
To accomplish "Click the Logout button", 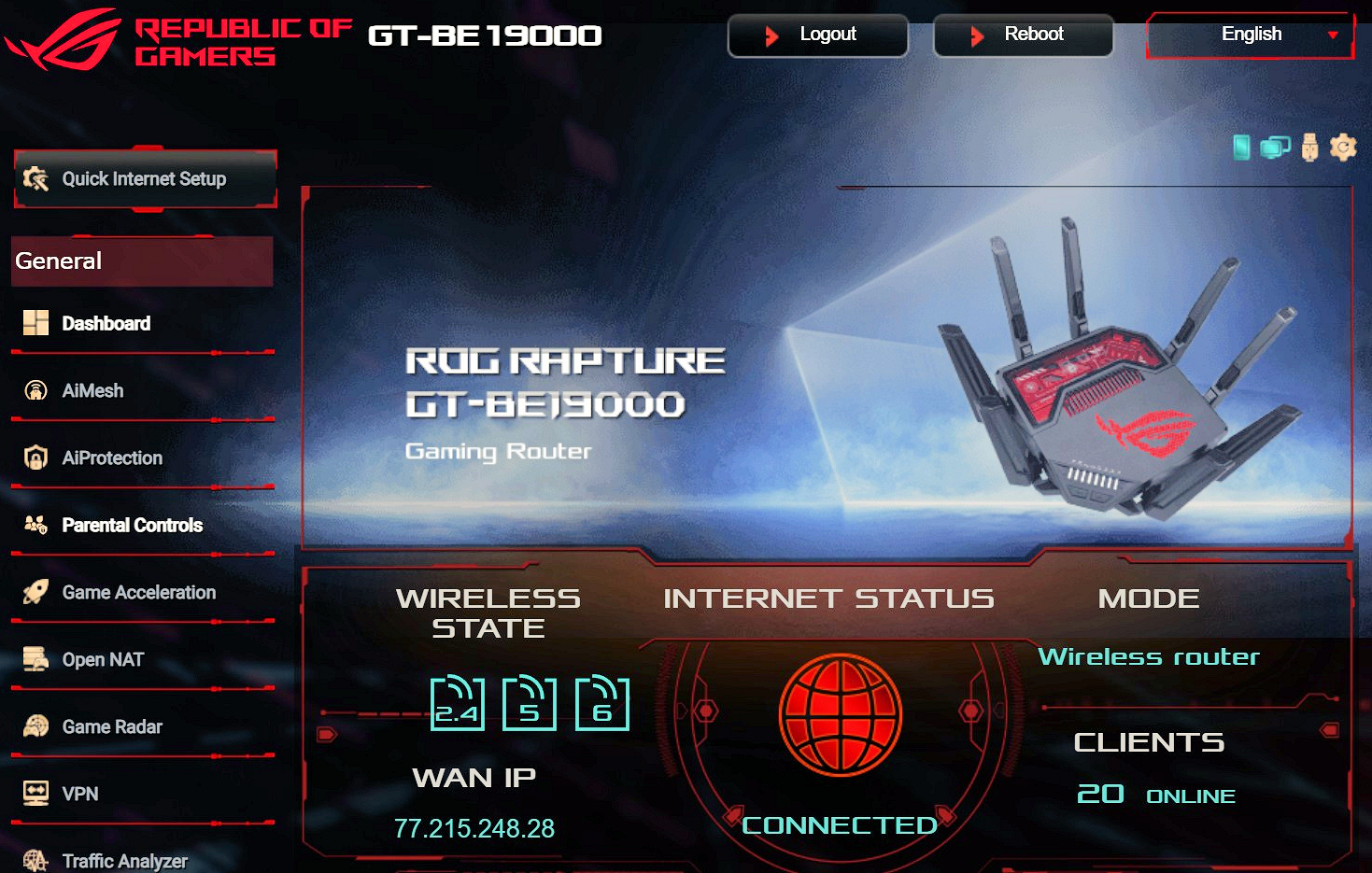I will point(817,35).
